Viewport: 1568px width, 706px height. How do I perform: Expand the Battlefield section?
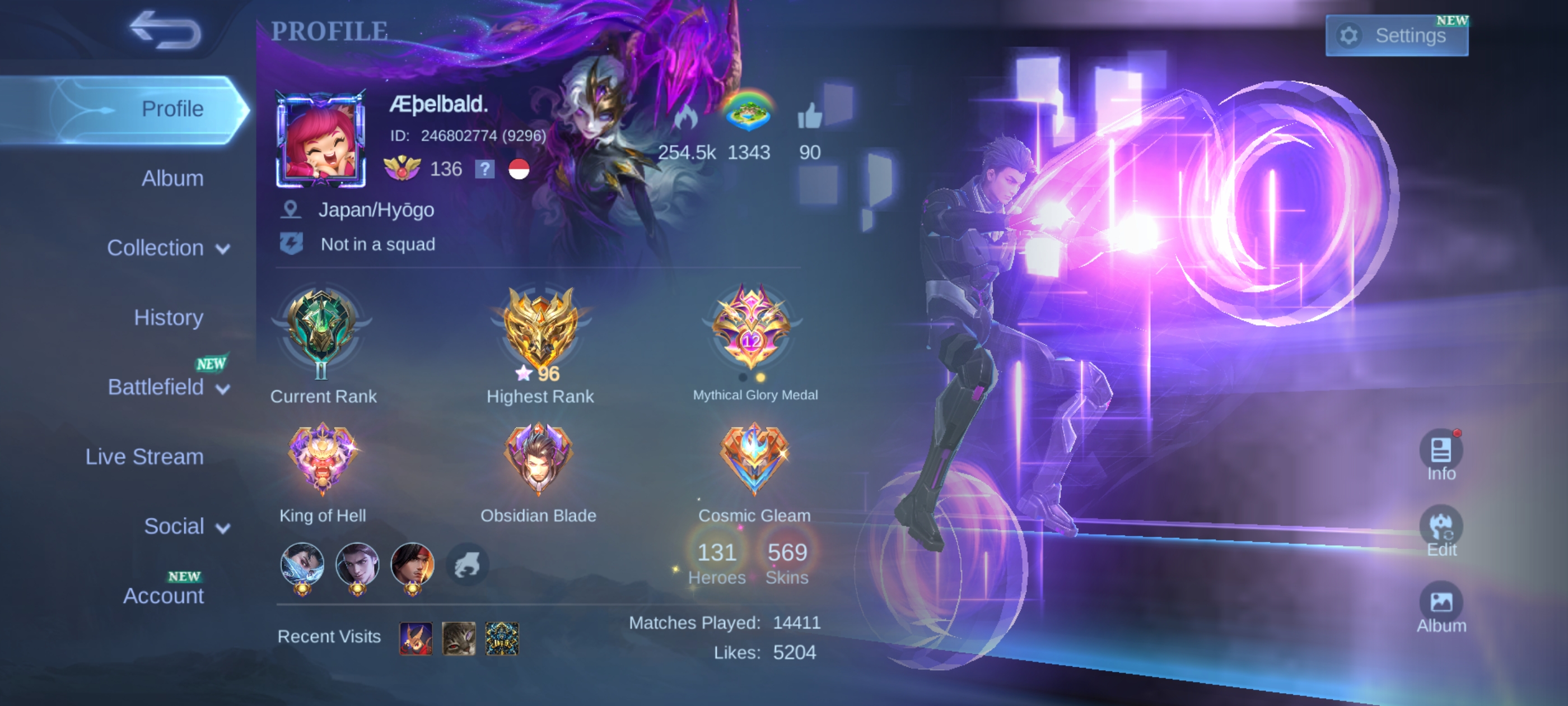168,387
